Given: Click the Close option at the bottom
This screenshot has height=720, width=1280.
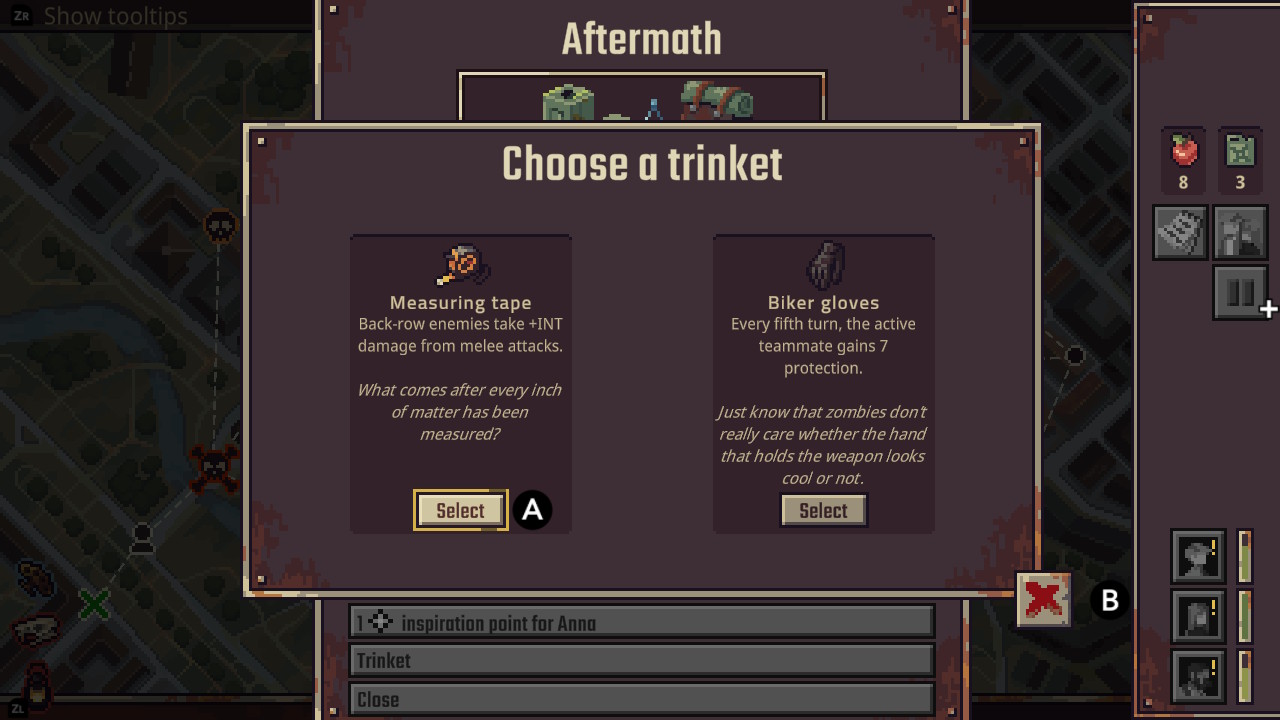Looking at the screenshot, I should [x=640, y=699].
